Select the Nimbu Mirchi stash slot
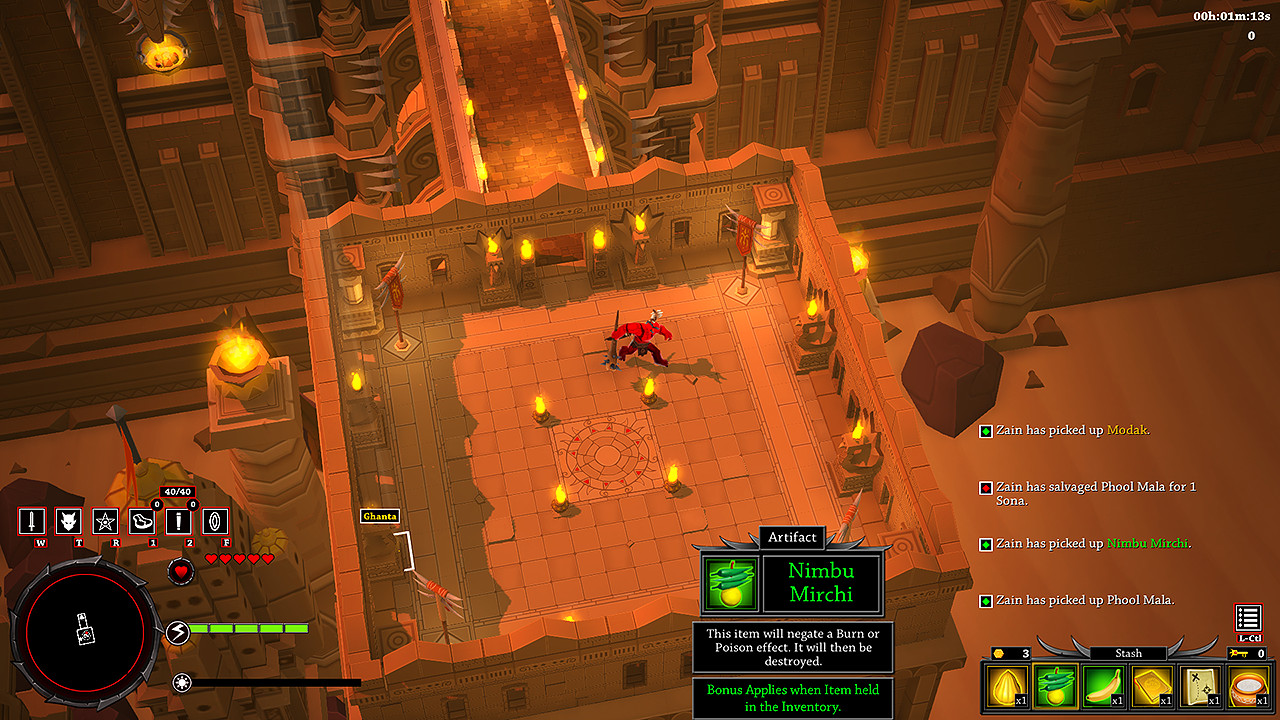Screen dimensions: 1280x720 (1056, 687)
